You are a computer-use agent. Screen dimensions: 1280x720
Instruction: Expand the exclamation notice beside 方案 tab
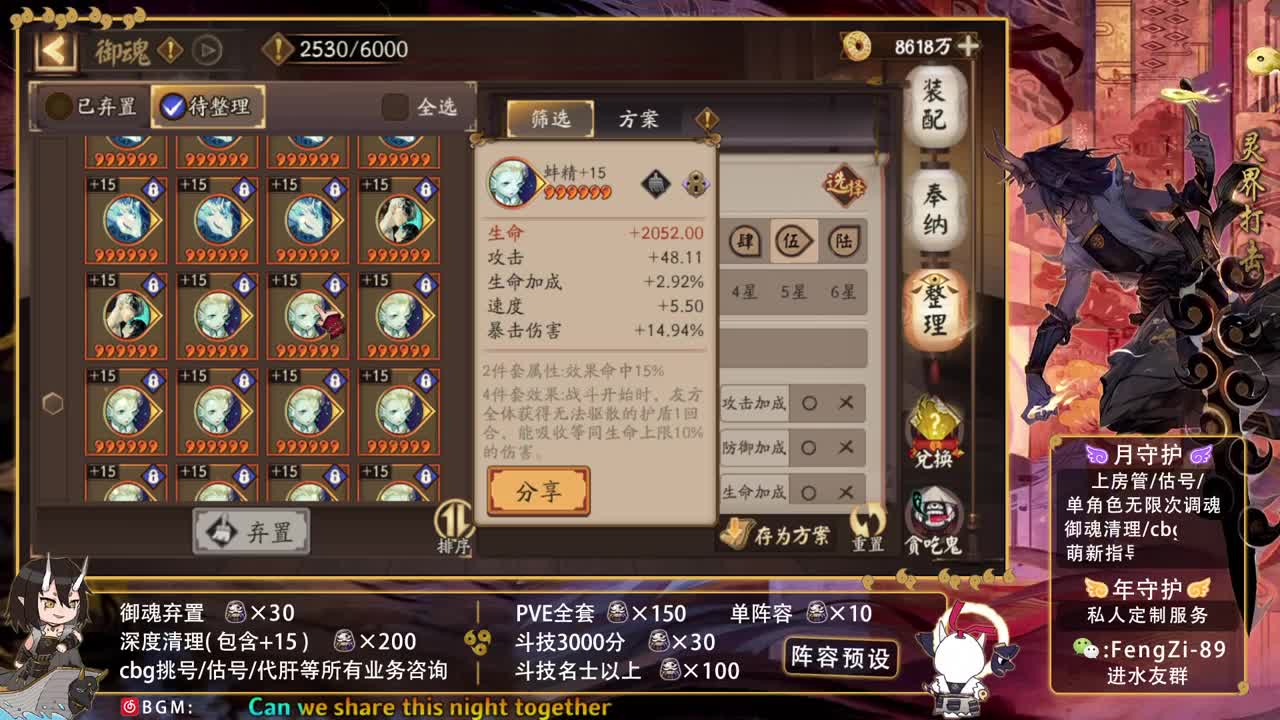709,117
